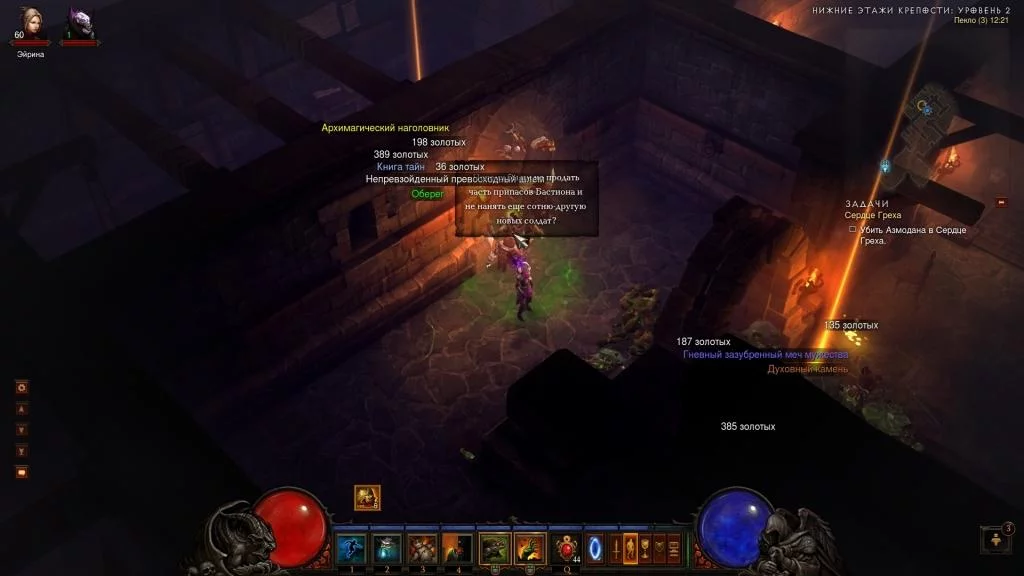Collapse the Задачи quest tracker
Image resolution: width=1024 pixels, height=576 pixels.
coord(1002,203)
